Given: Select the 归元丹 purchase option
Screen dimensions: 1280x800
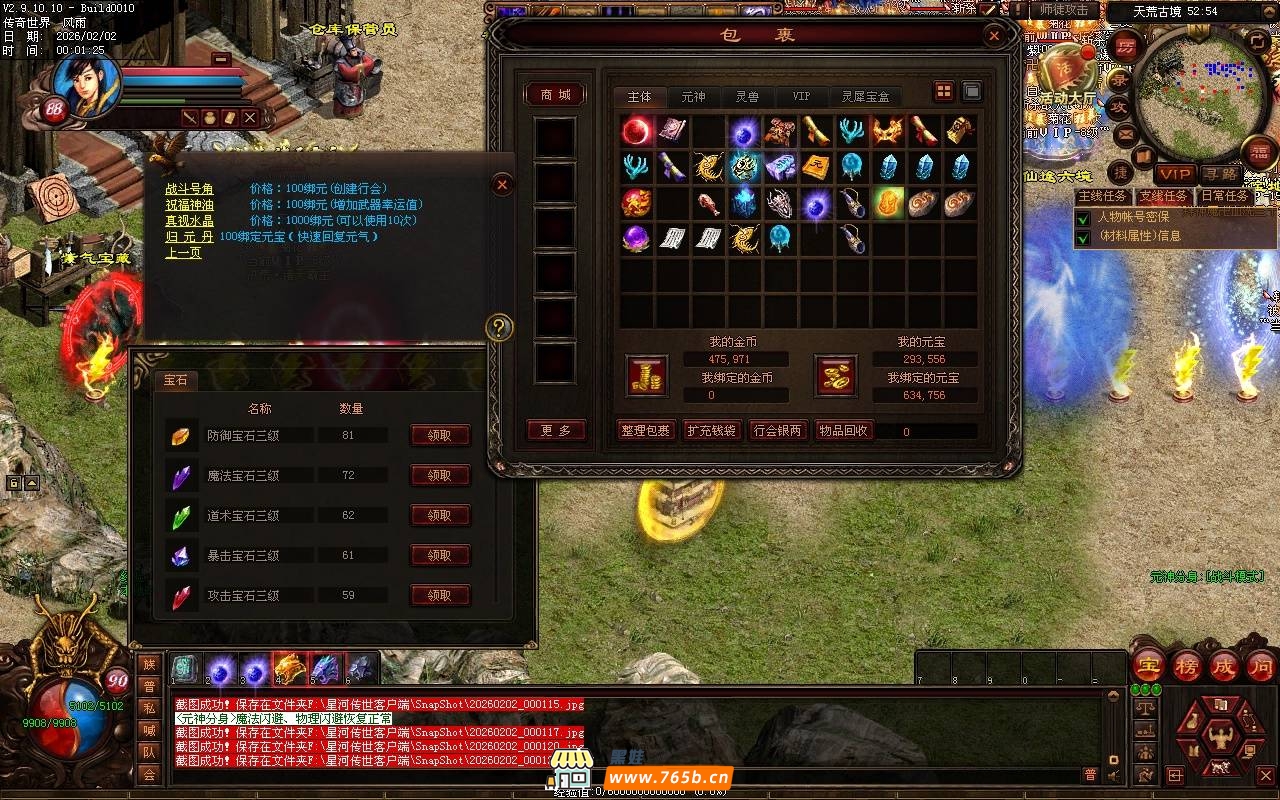Looking at the screenshot, I should (x=190, y=237).
